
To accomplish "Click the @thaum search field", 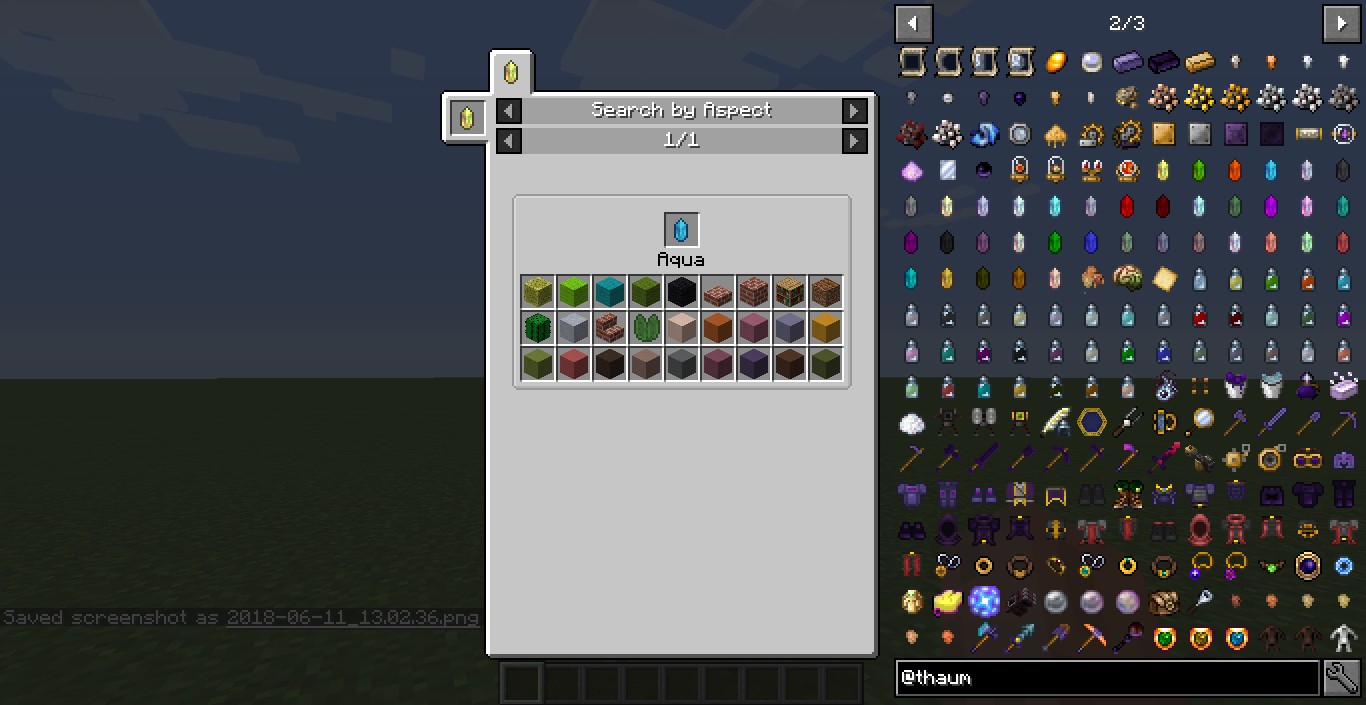I will click(x=1107, y=678).
